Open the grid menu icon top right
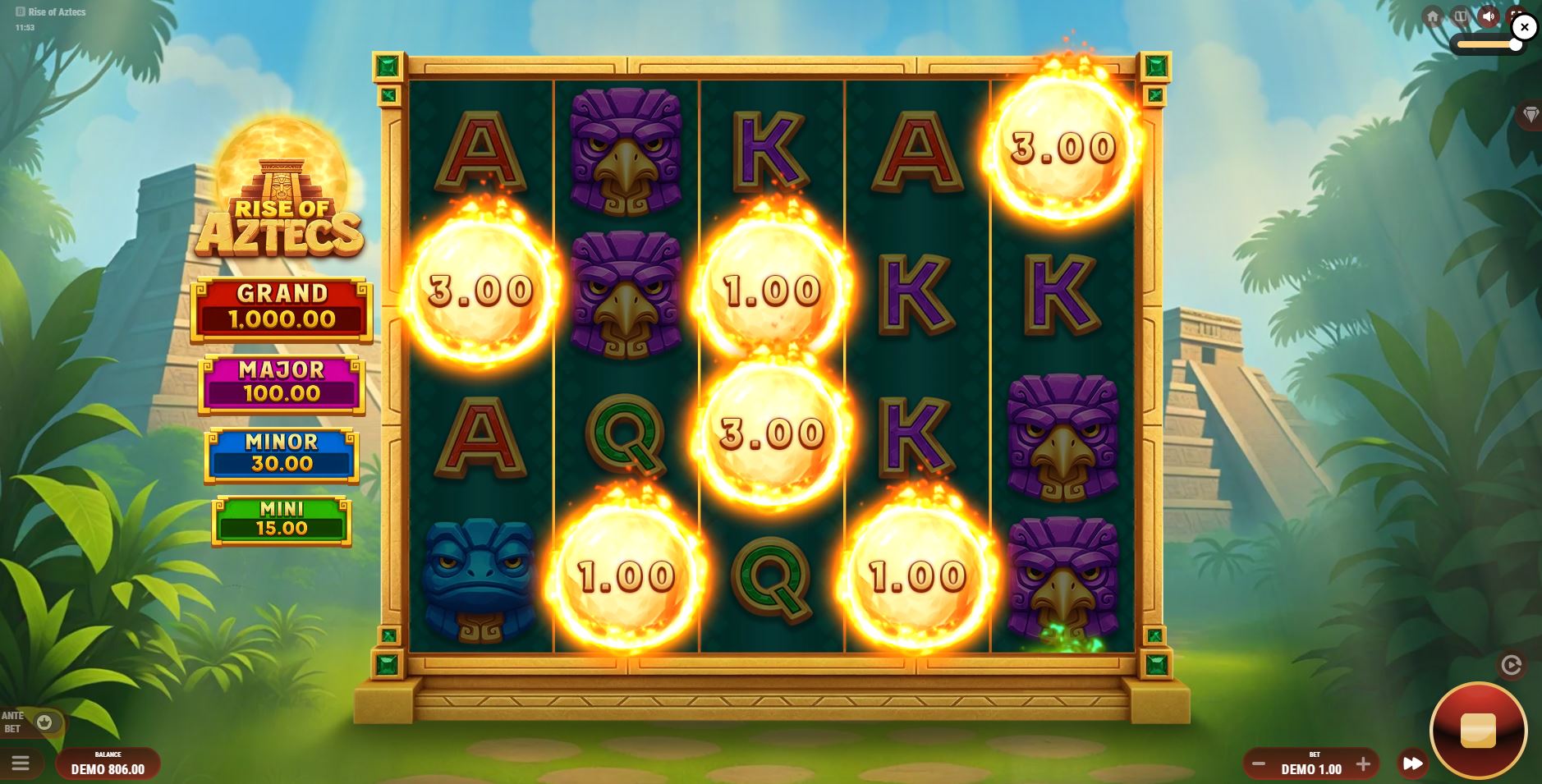Screen dimensions: 1542x784 (1515, 16)
